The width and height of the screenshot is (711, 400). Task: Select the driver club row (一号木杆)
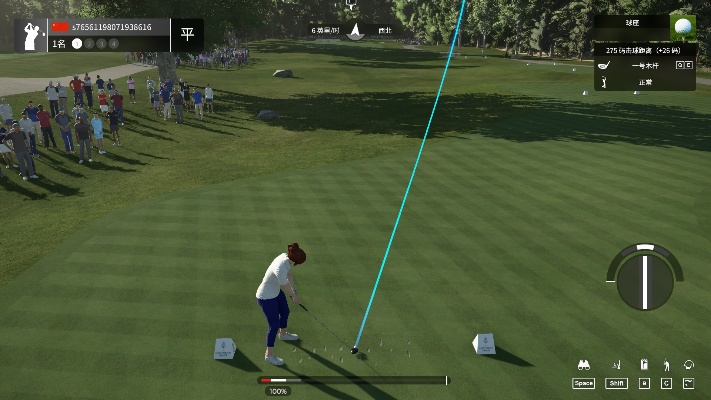point(644,65)
